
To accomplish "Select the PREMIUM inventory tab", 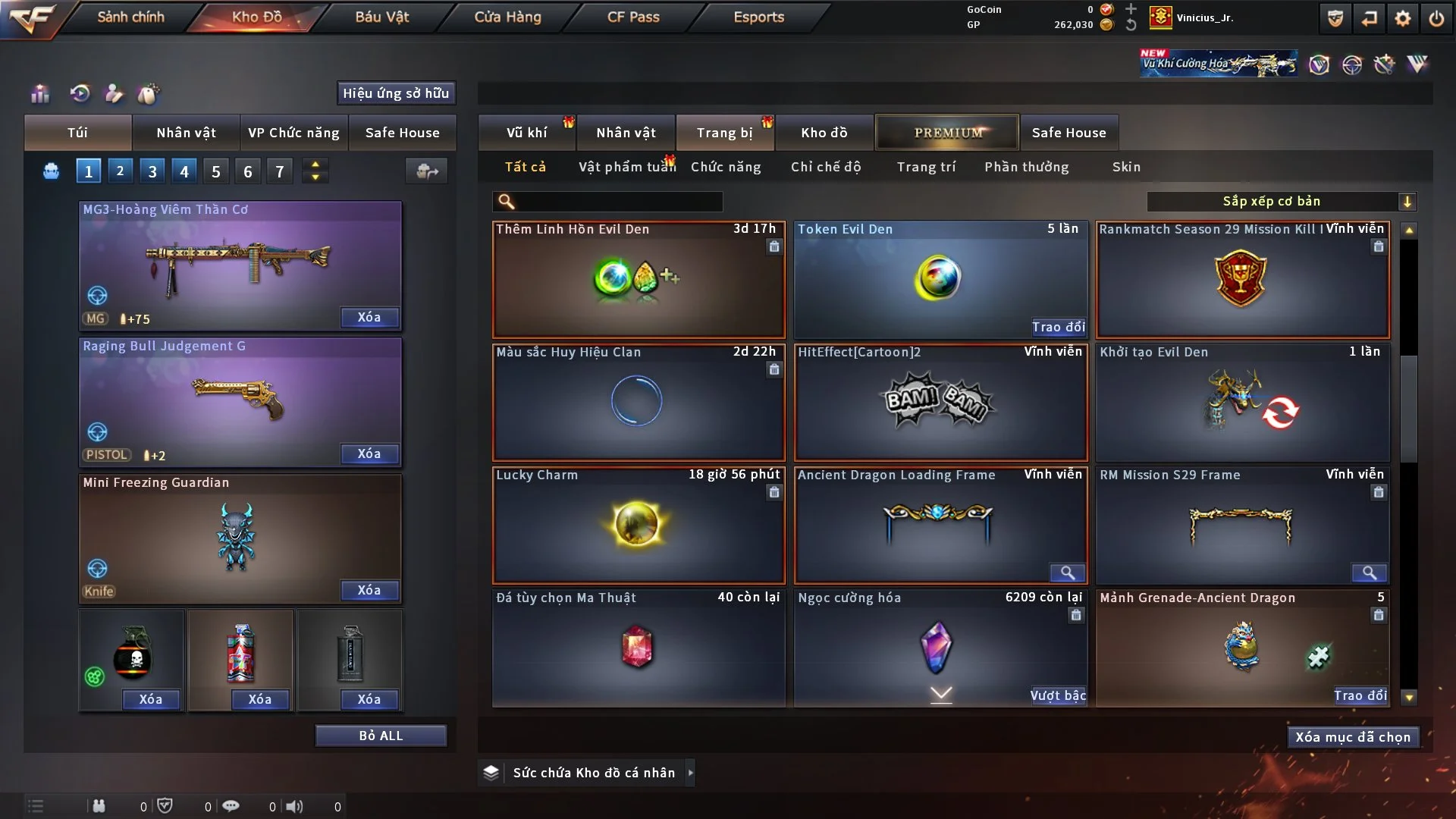I will pos(947,133).
